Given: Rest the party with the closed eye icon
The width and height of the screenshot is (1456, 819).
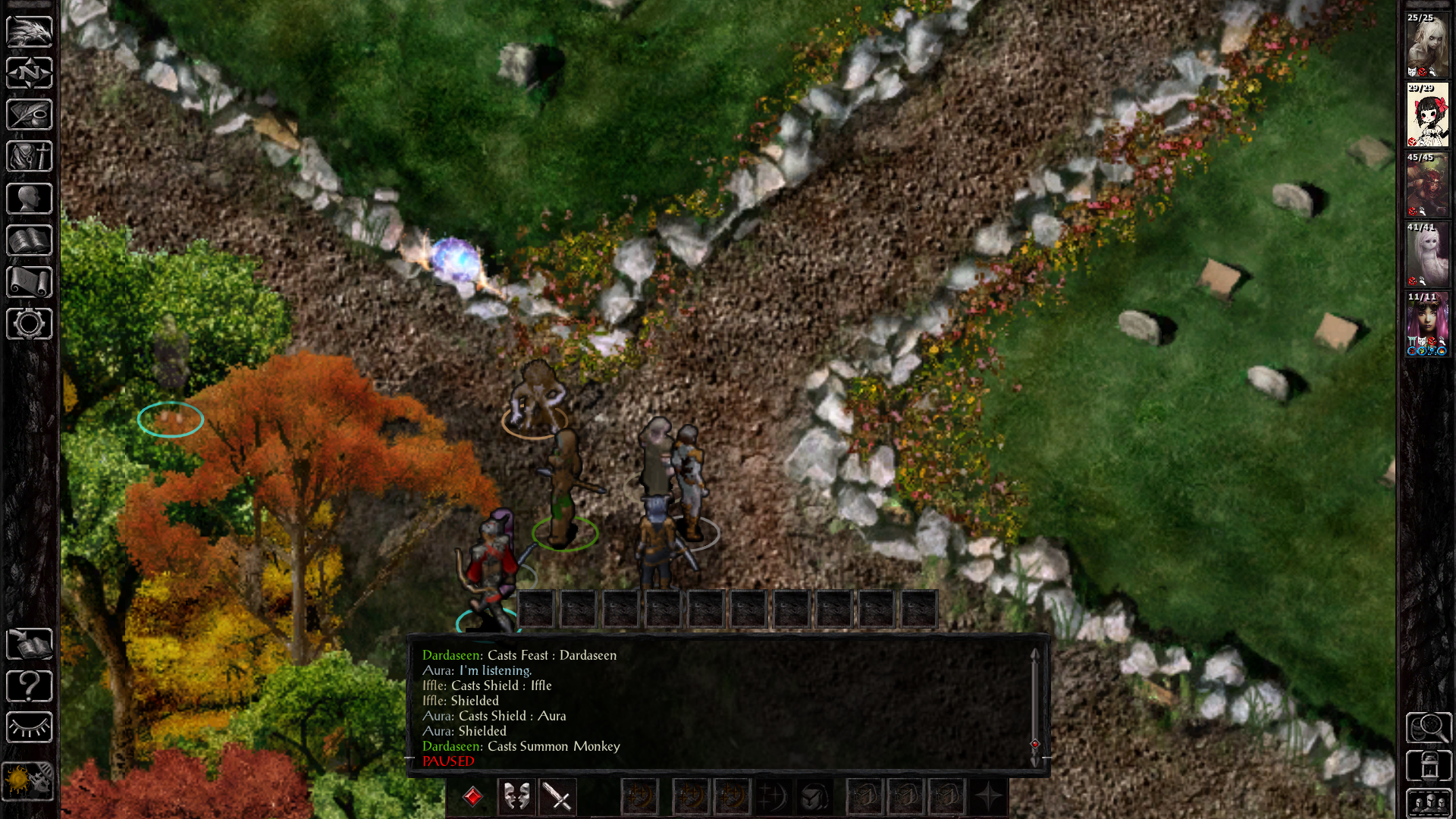Looking at the screenshot, I should click(x=30, y=728).
